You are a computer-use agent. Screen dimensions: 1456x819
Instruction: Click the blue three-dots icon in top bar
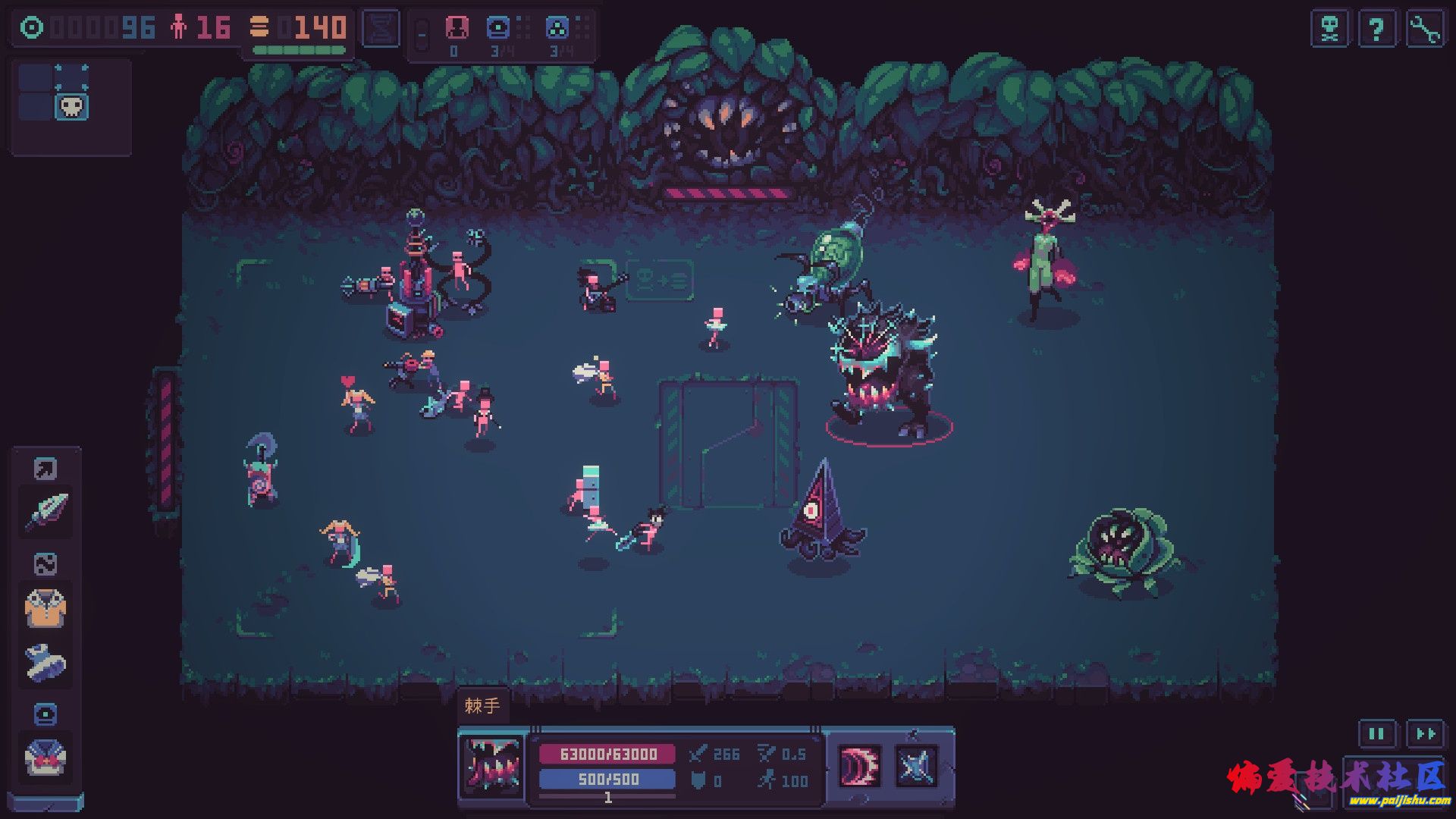click(x=557, y=28)
